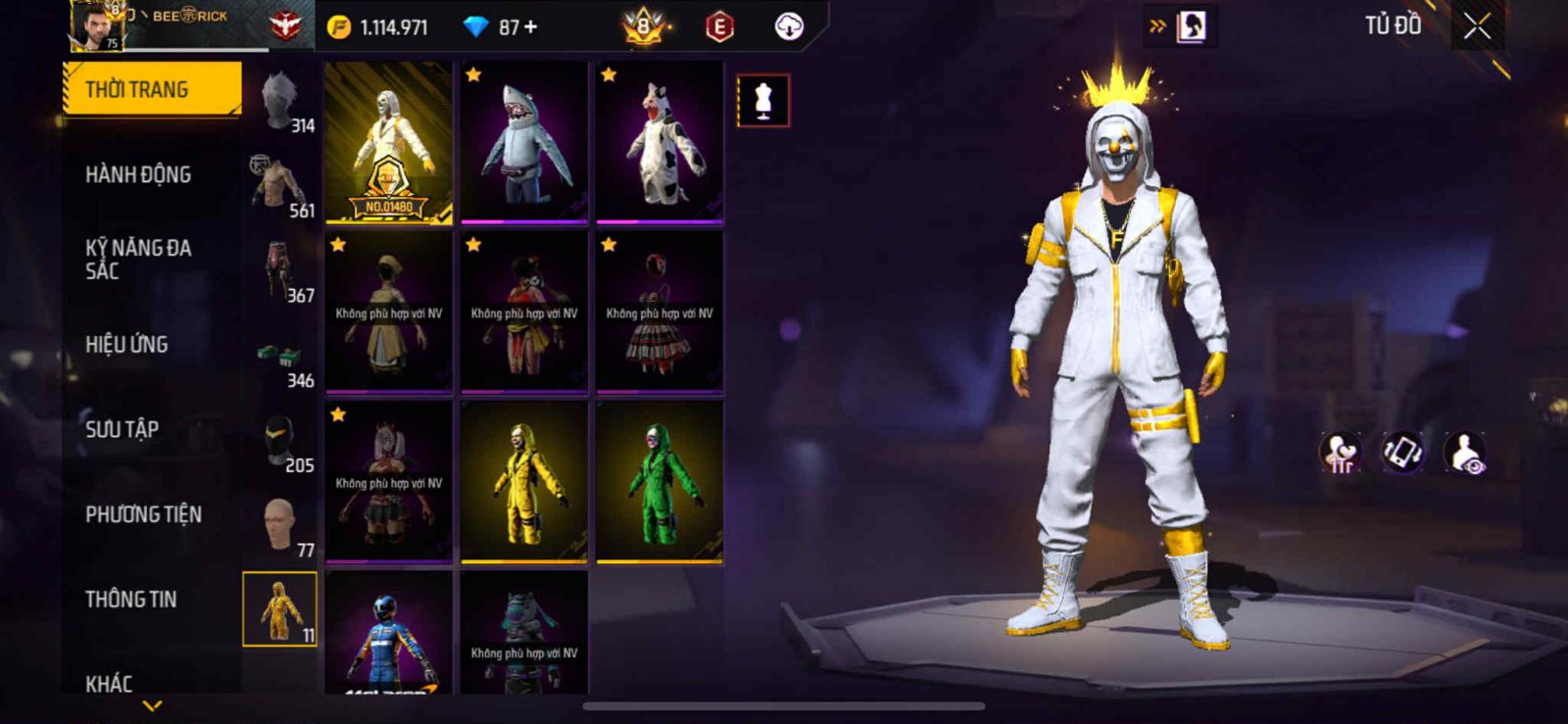The width and height of the screenshot is (1568, 724).
Task: Close the wardrobe with the X button
Action: 1477,26
